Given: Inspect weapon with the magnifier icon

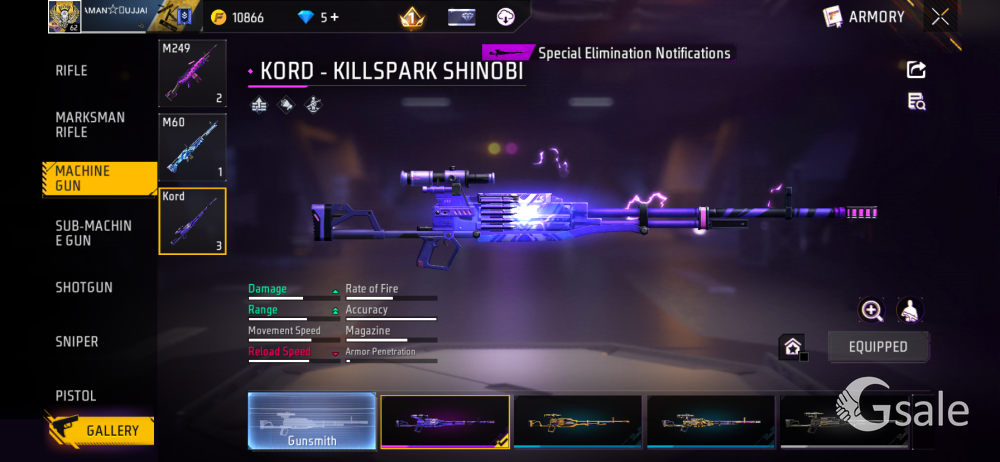Looking at the screenshot, I should pyautogui.click(x=872, y=311).
